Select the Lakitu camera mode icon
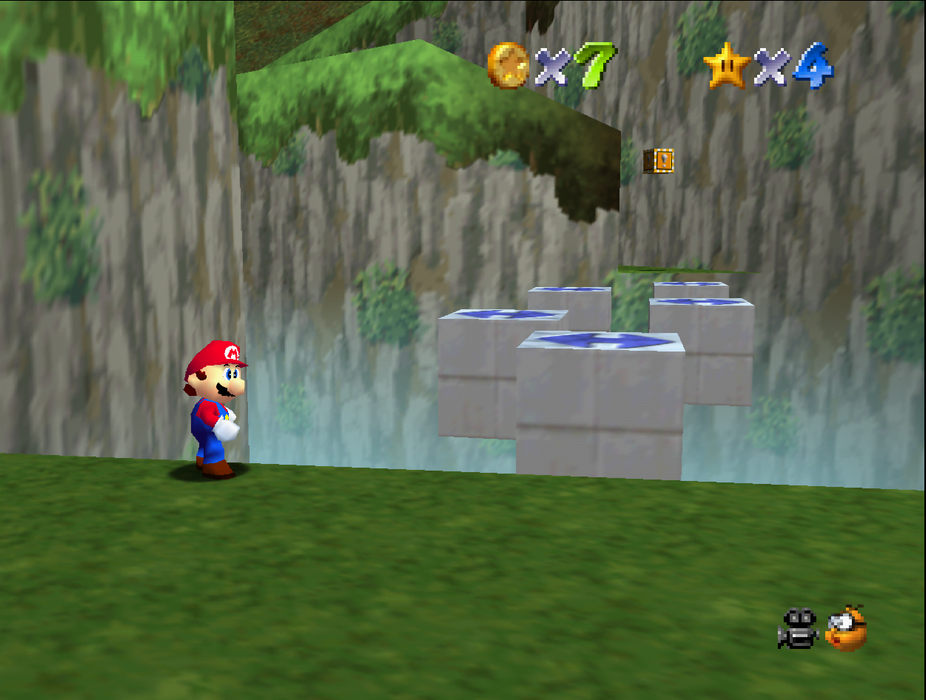Screen dimensions: 926x700 846,628
